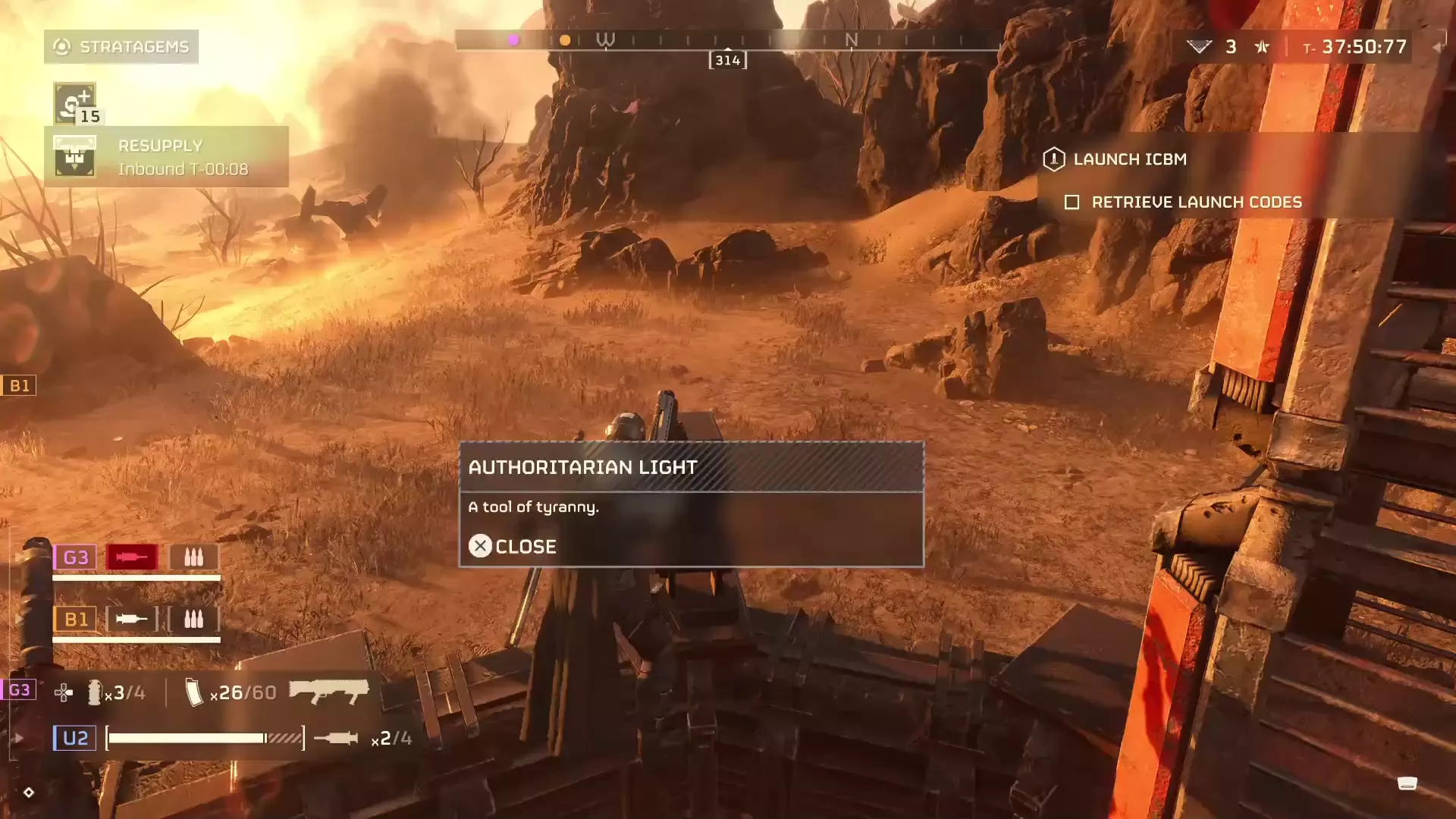Open the chat icon in the corner

click(x=1407, y=783)
